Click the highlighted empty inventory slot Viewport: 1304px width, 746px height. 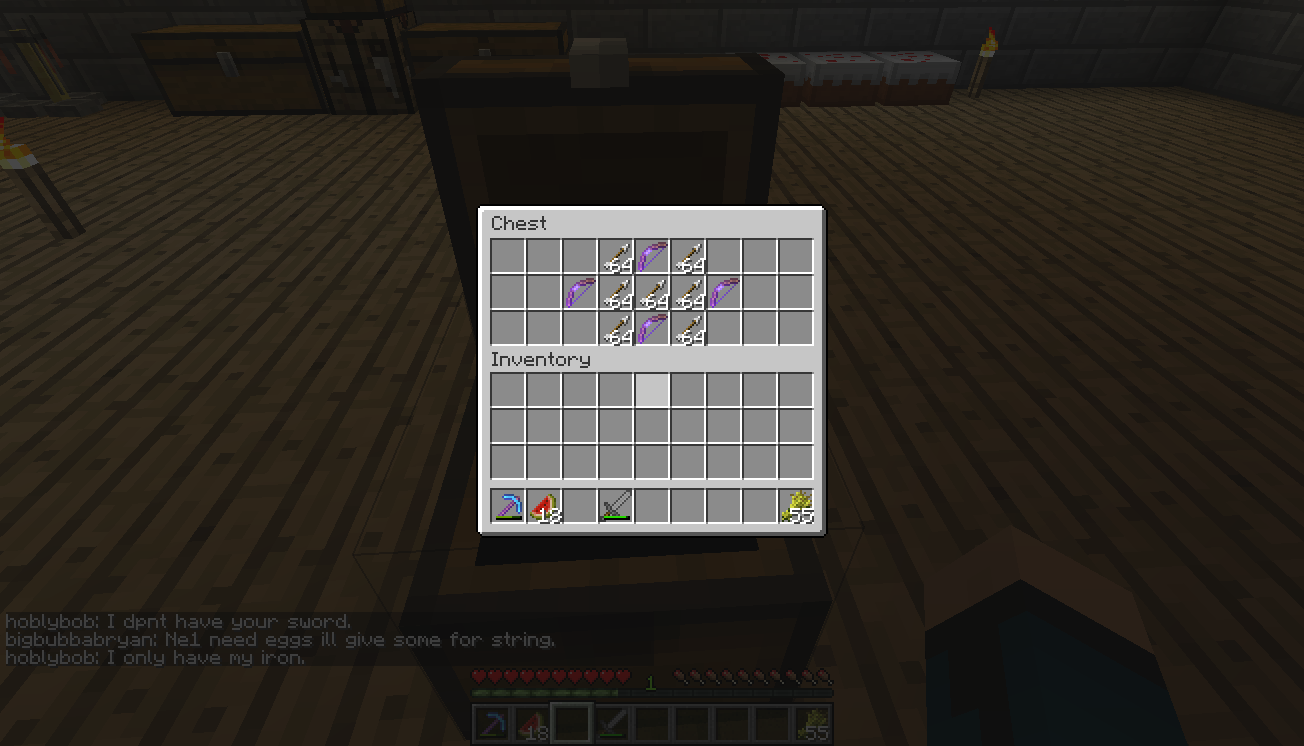[652, 390]
